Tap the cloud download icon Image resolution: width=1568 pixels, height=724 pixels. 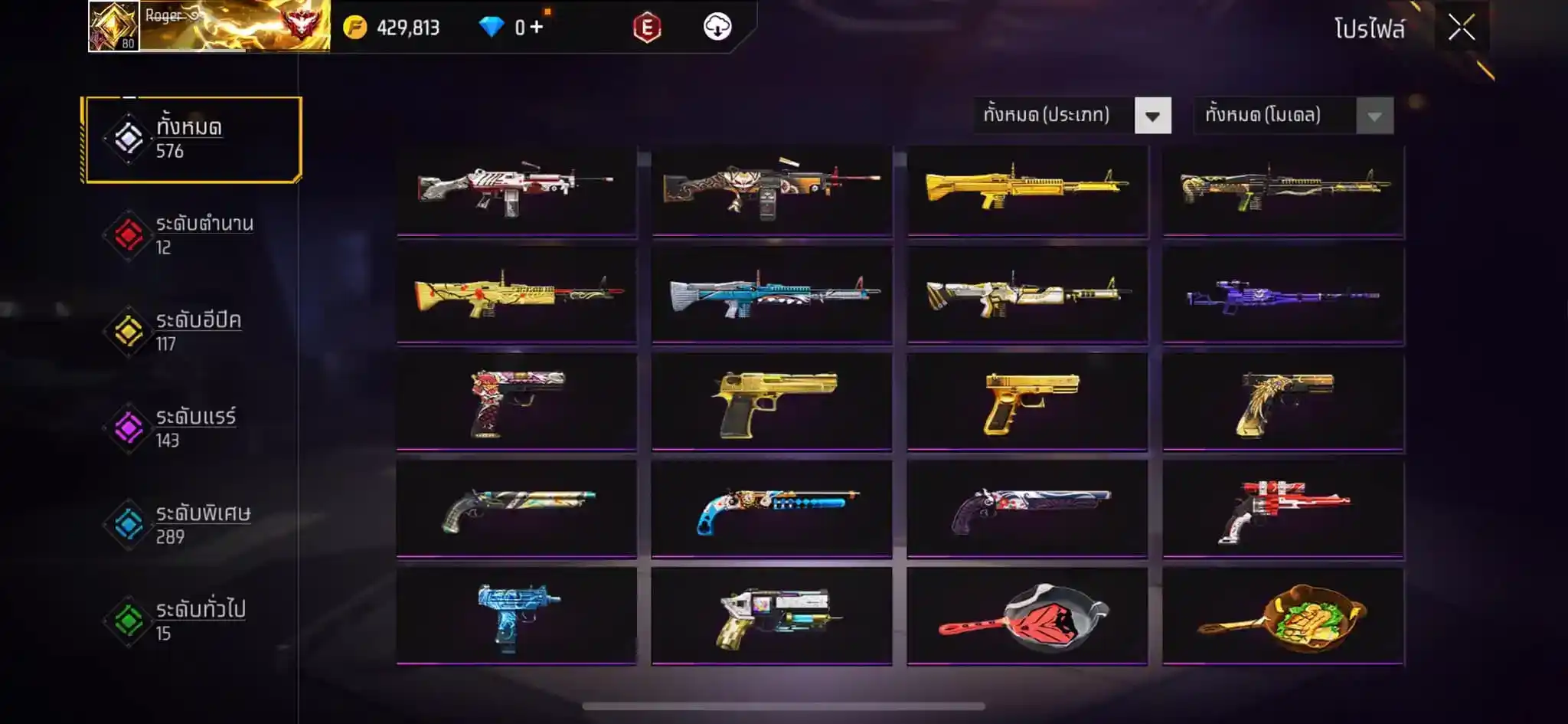(x=717, y=28)
